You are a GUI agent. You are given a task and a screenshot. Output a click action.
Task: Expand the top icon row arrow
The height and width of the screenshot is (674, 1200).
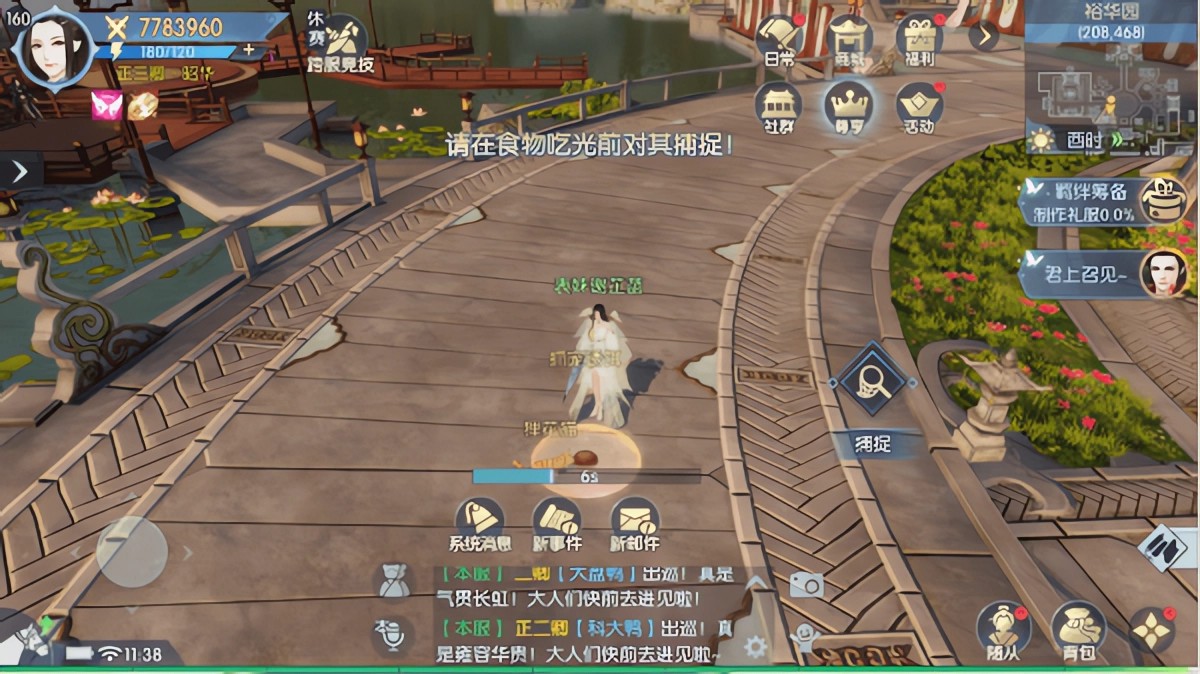tap(983, 36)
